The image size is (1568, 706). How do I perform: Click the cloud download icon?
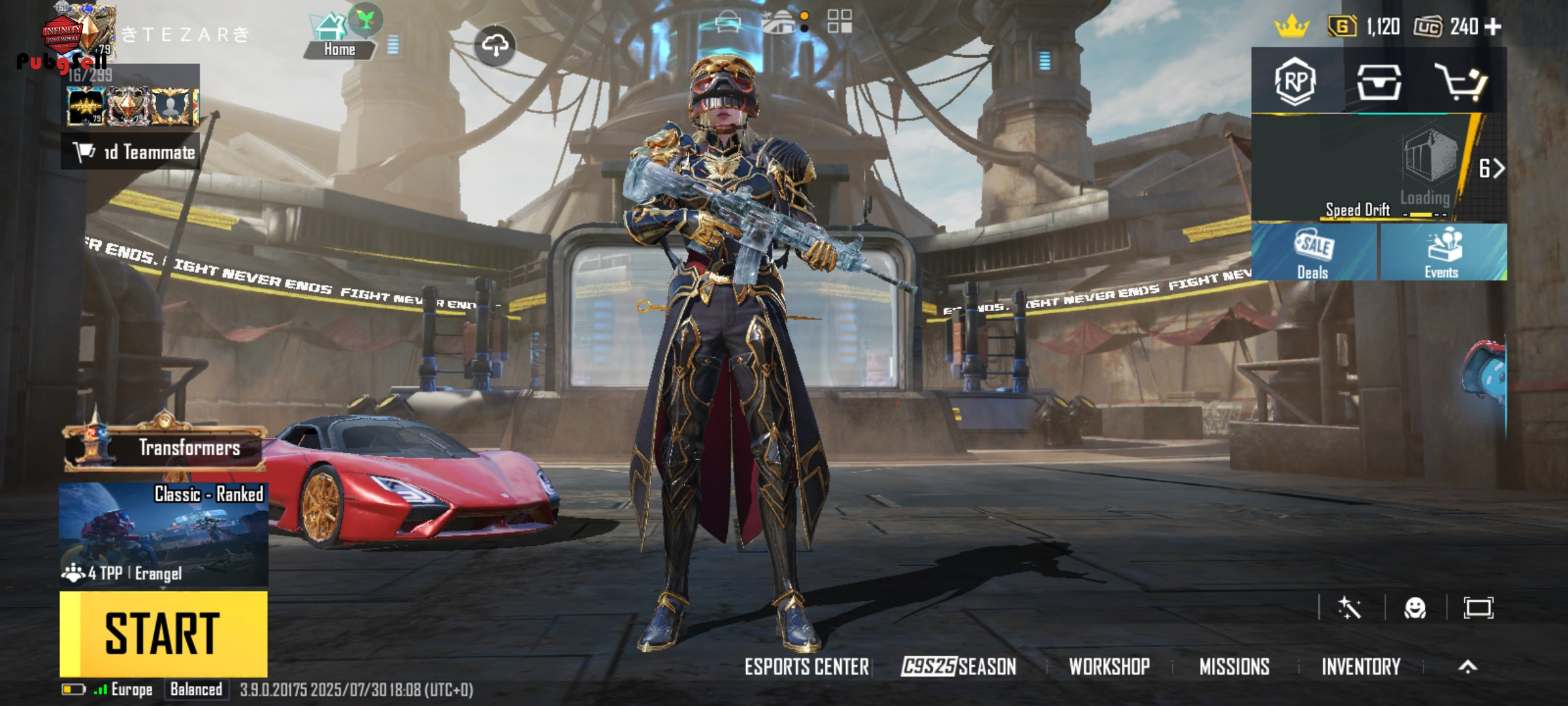495,45
